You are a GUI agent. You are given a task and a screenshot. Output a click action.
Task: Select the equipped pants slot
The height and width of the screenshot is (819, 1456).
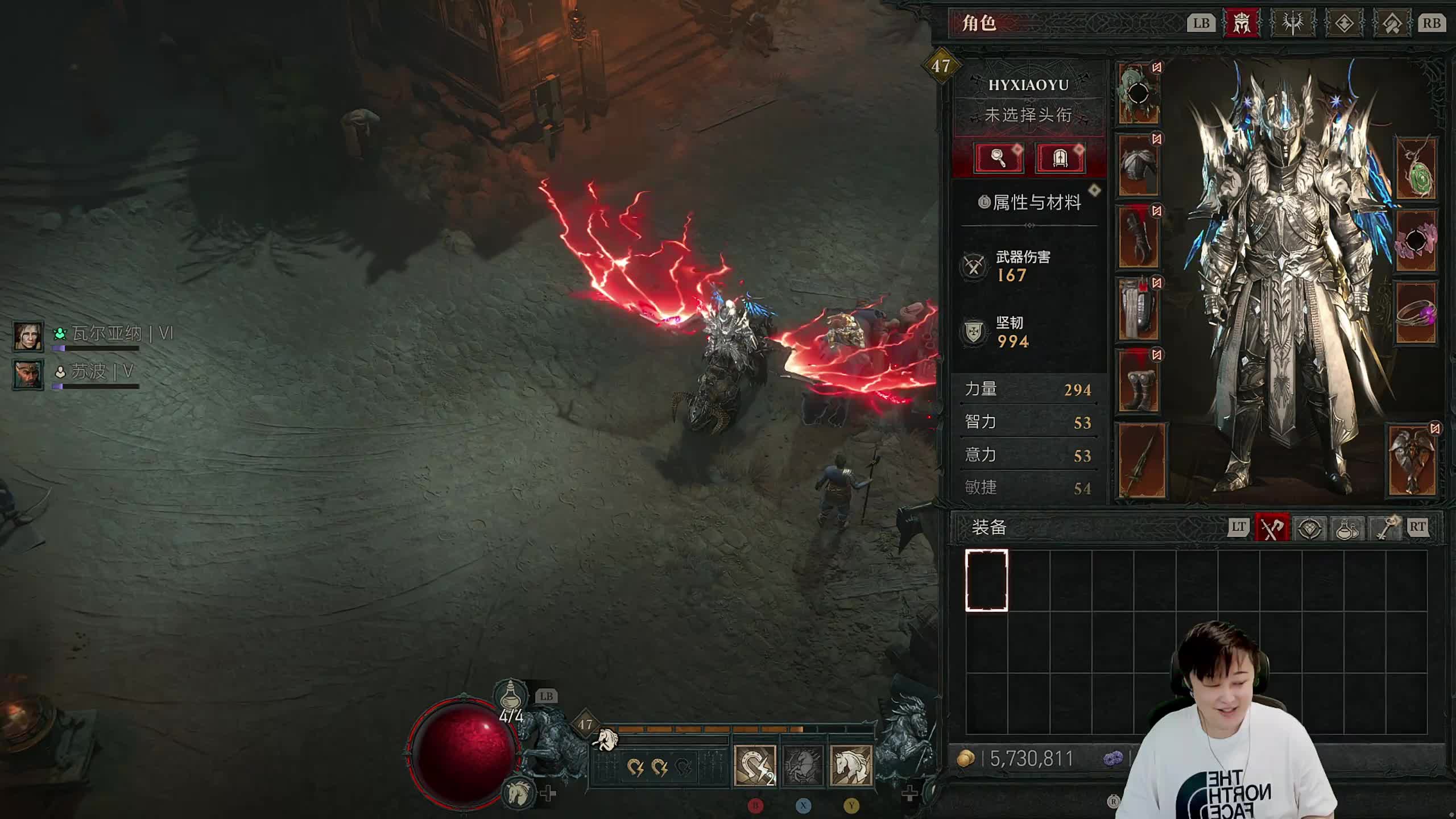click(1139, 309)
